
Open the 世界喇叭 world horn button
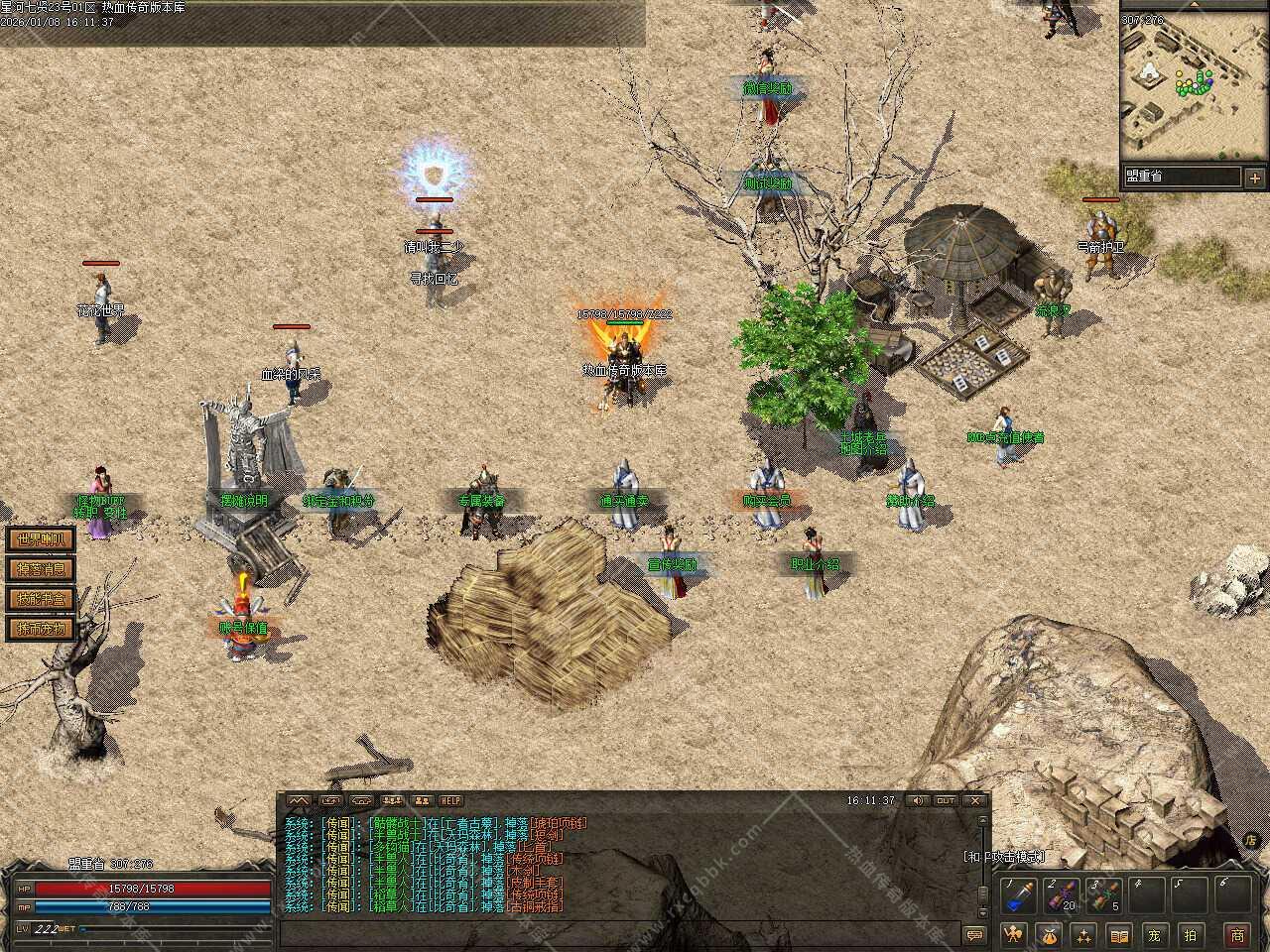coord(41,539)
